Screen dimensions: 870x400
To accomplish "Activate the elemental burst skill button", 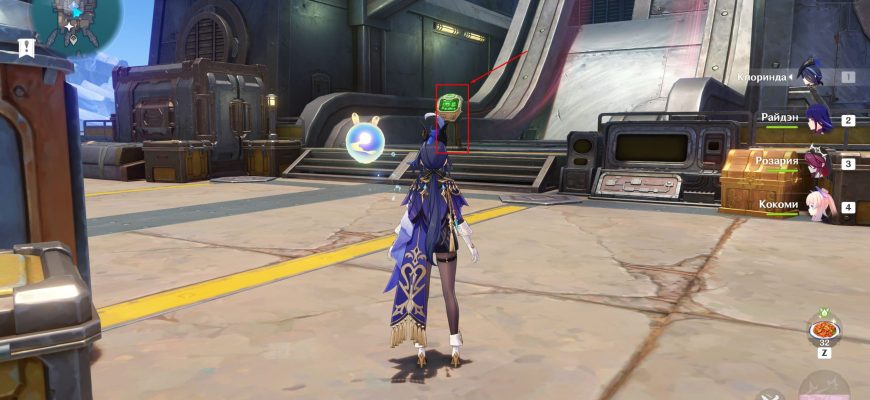I will coord(825,389).
